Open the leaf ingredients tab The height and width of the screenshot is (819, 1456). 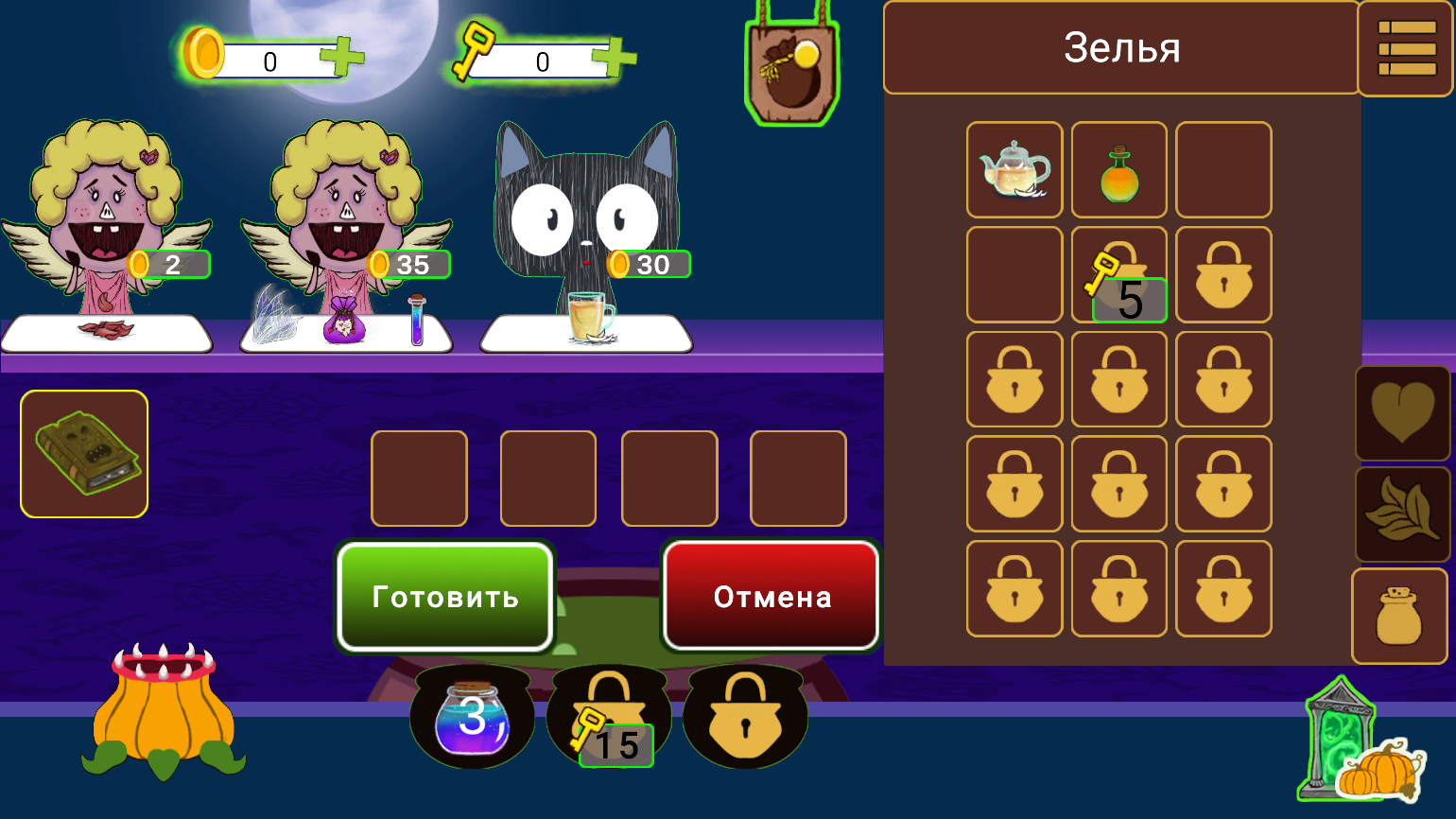click(x=1402, y=514)
